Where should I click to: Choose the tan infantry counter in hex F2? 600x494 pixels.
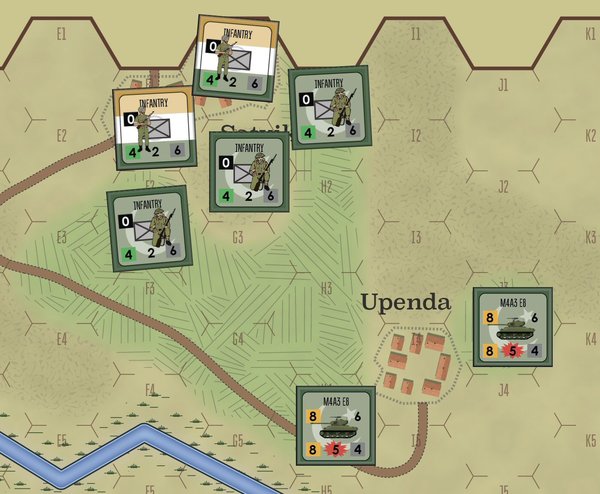(x=153, y=126)
